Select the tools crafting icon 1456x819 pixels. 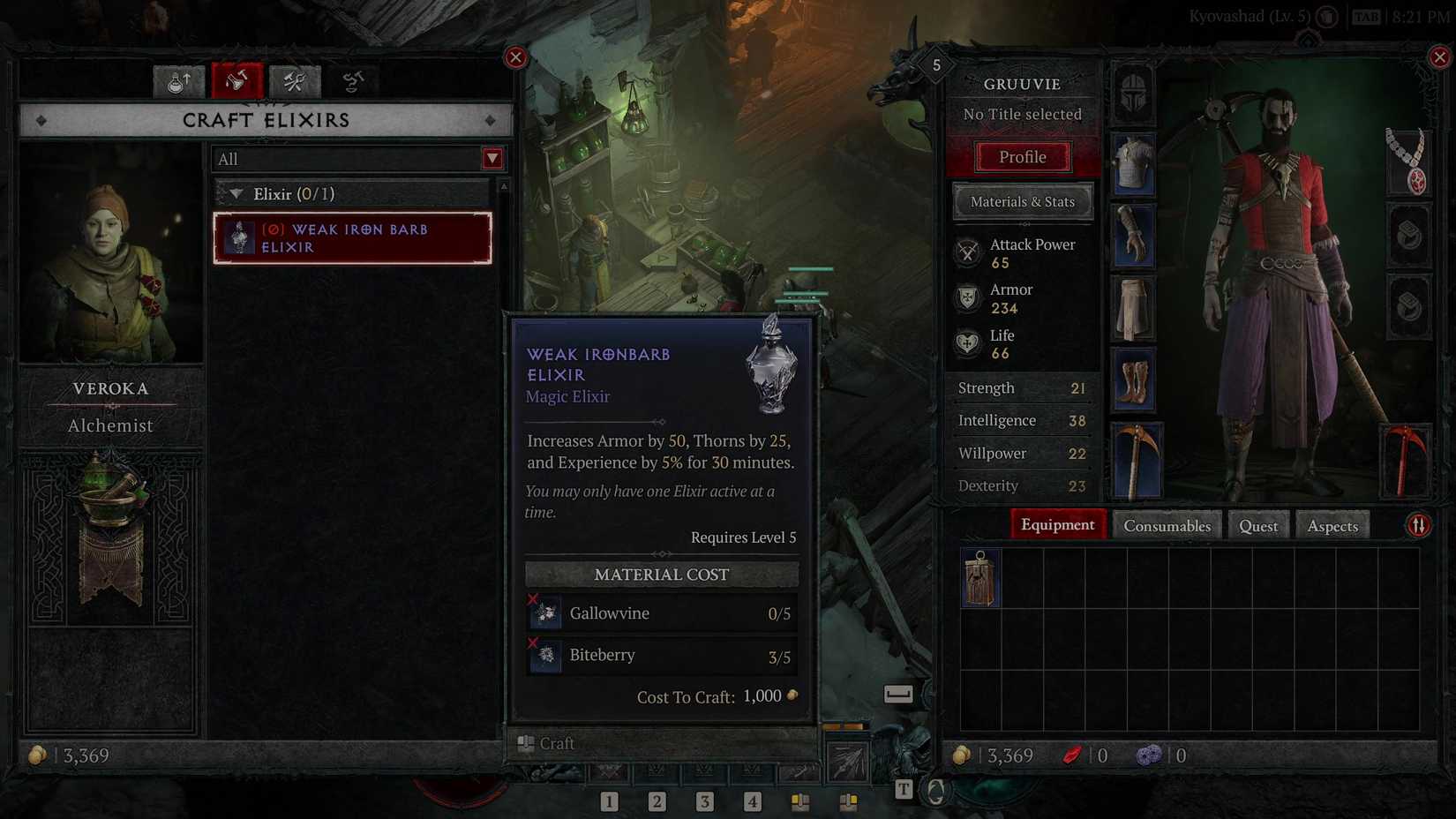[x=295, y=81]
